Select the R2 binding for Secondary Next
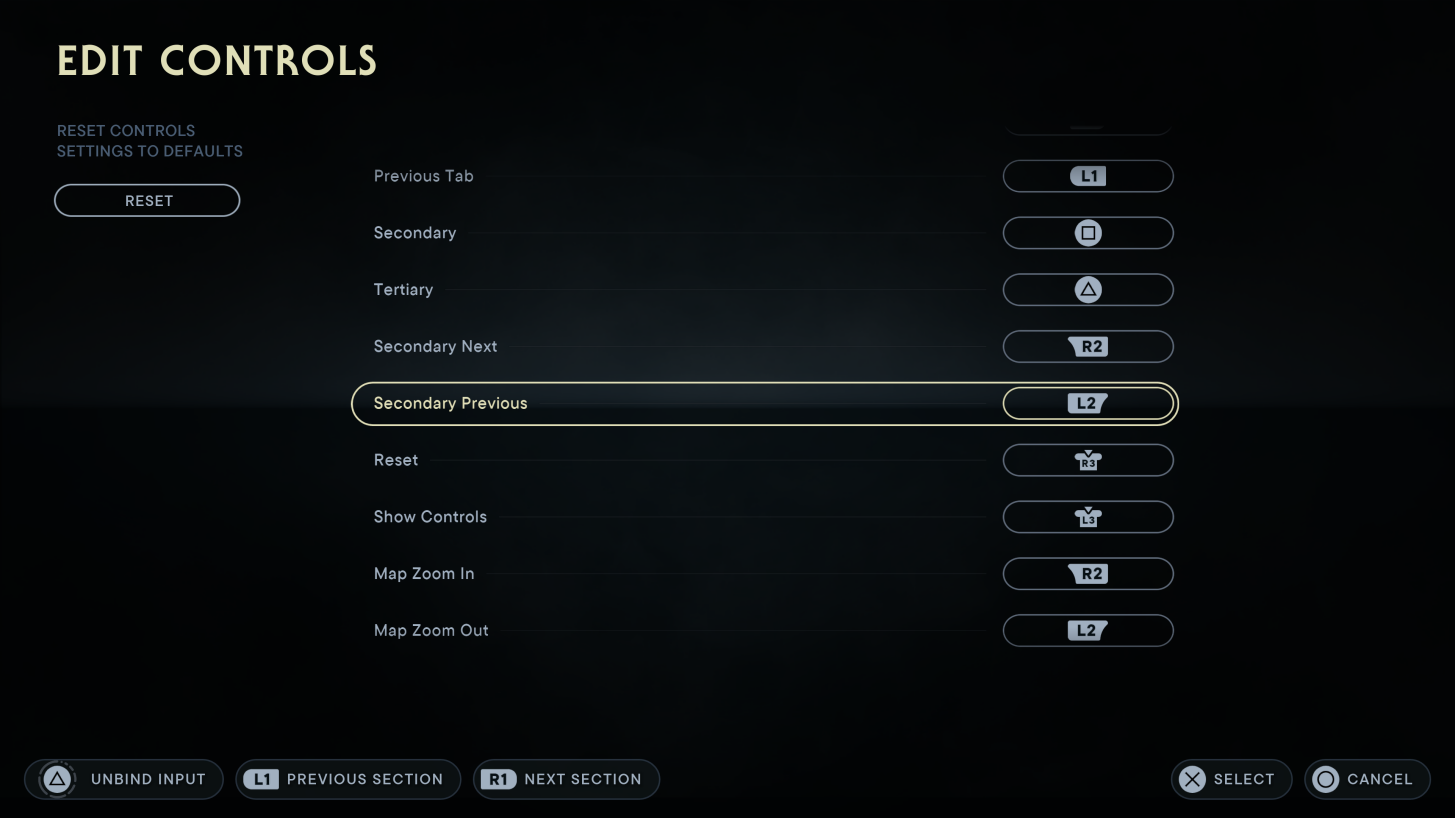Viewport: 1455px width, 818px height. coord(1087,346)
